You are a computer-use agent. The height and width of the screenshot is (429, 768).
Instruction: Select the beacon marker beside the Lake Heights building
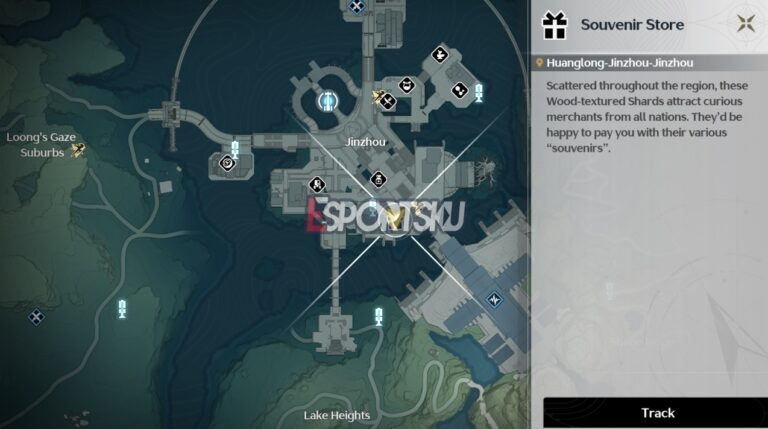(x=378, y=318)
